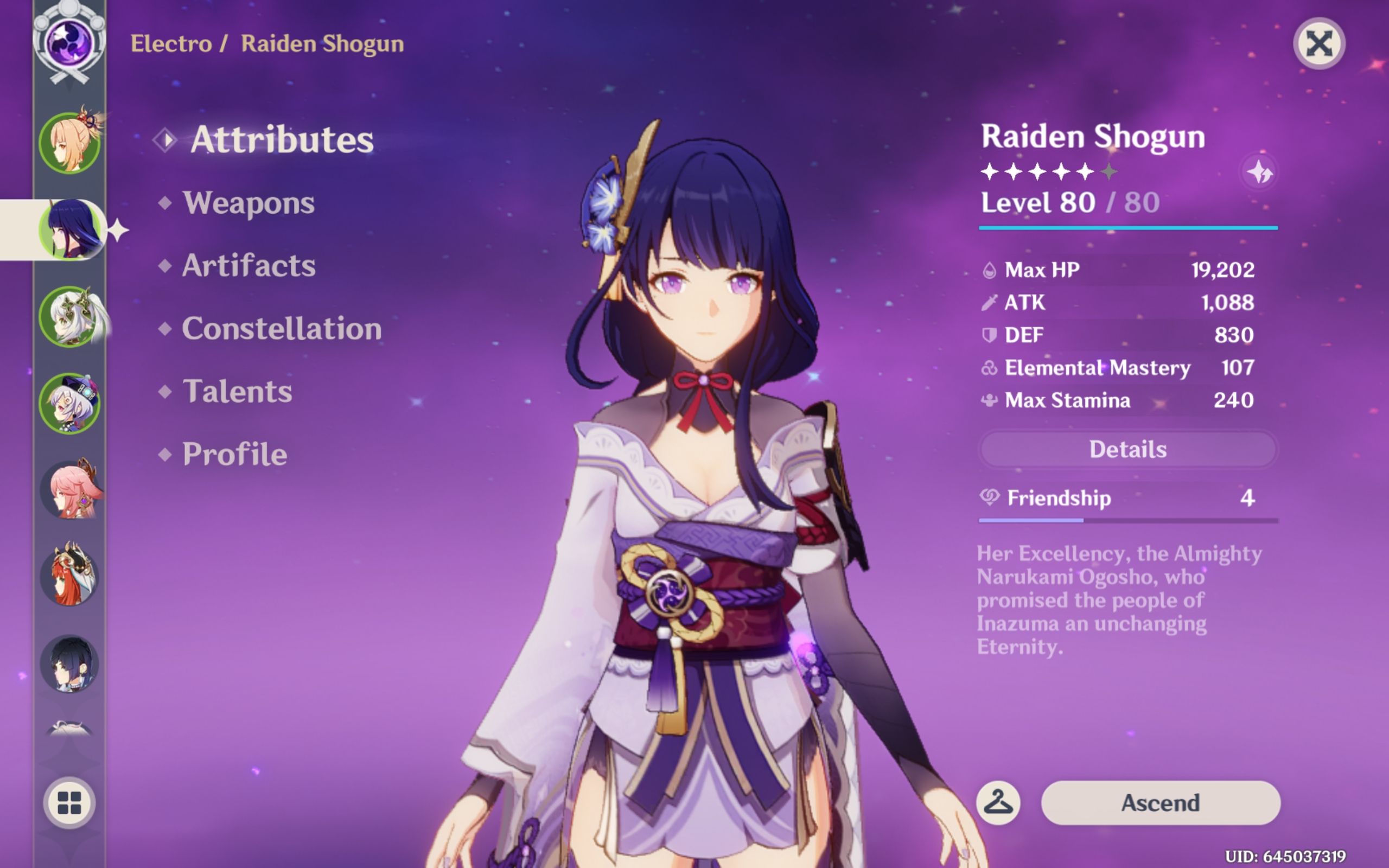Screen dimensions: 1389x868
Task: Click the sparkle icon beside the stars
Action: pyautogui.click(x=1259, y=171)
